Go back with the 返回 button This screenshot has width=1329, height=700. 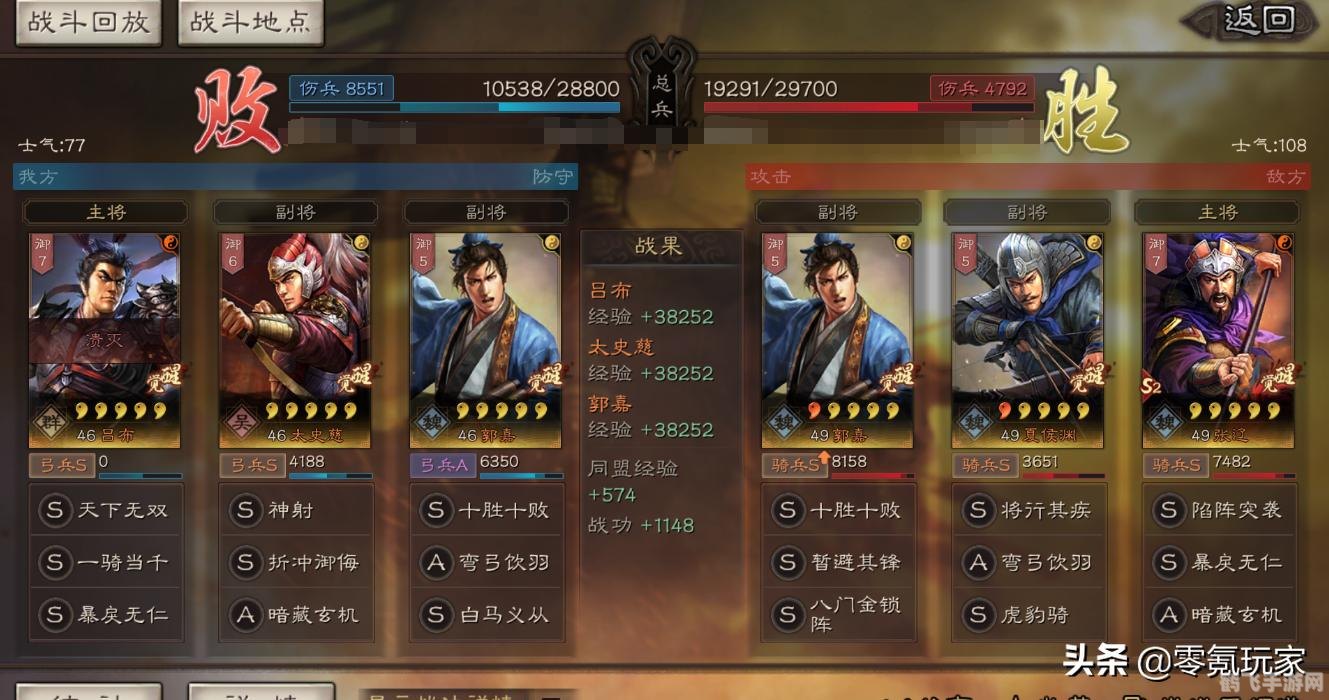pos(1258,20)
